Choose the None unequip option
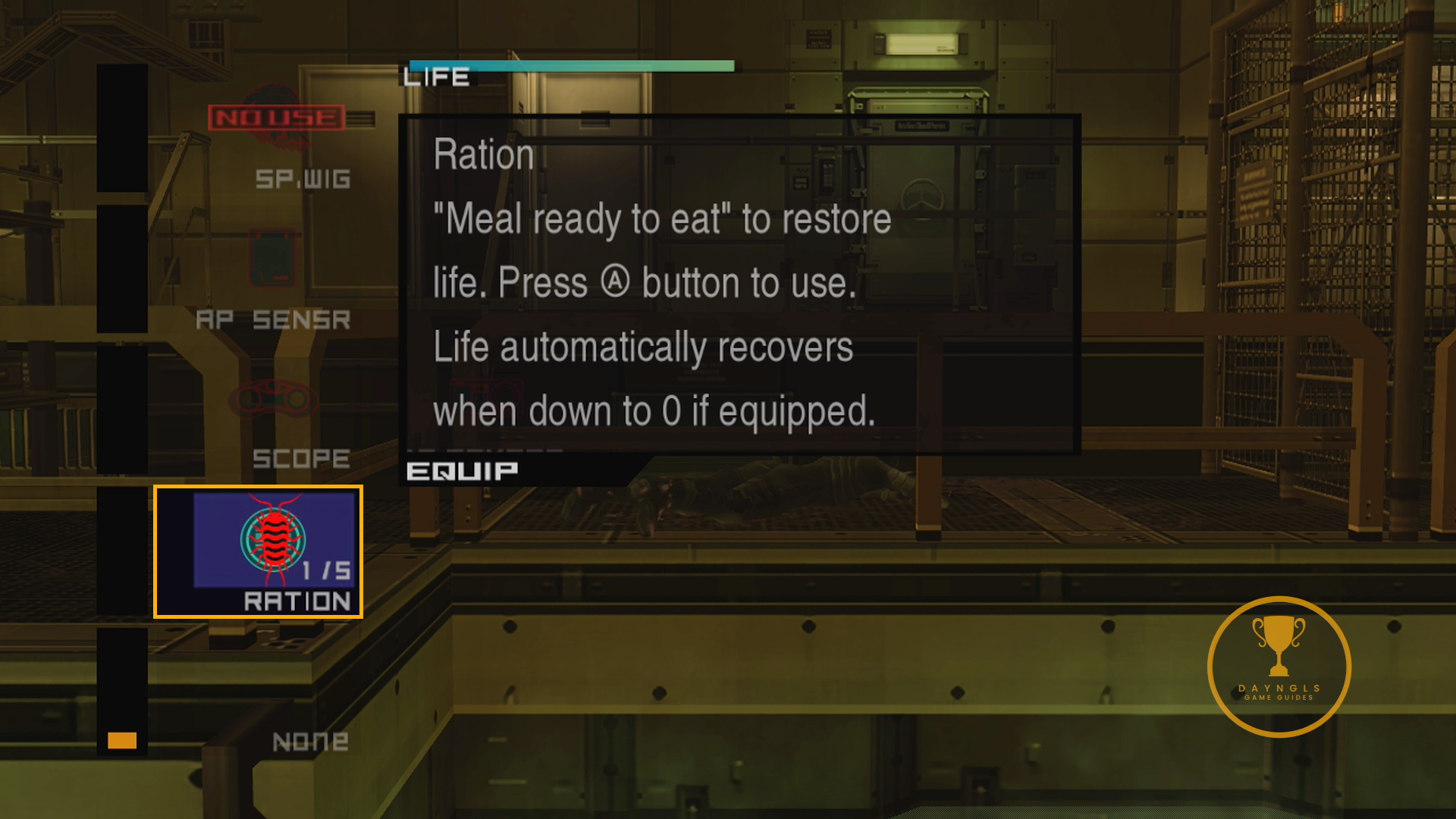 pyautogui.click(x=310, y=741)
